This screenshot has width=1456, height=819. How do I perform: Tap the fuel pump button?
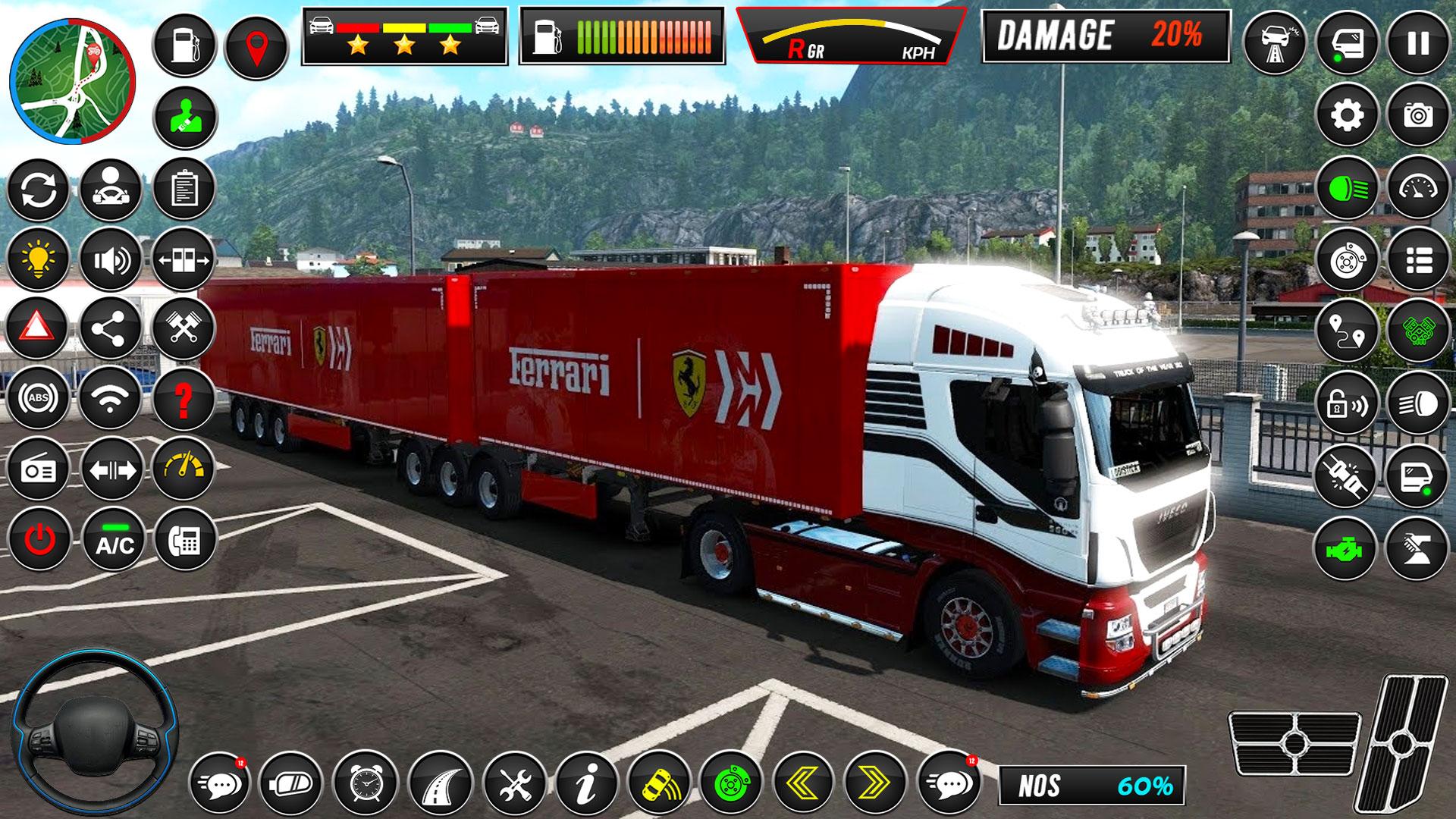(x=184, y=44)
